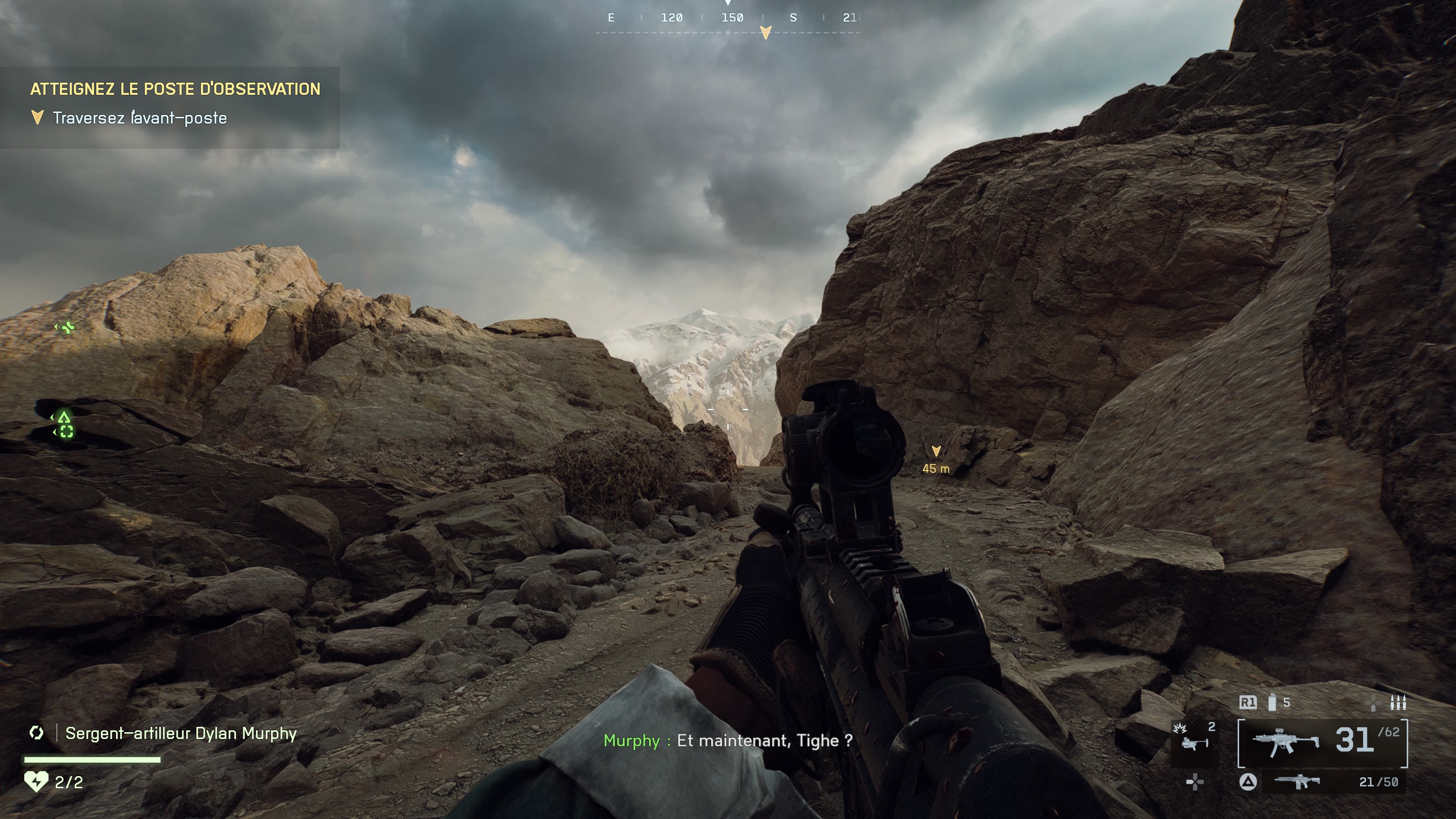
Task: Select the grenade launcher gadget slot
Action: pos(1194,744)
